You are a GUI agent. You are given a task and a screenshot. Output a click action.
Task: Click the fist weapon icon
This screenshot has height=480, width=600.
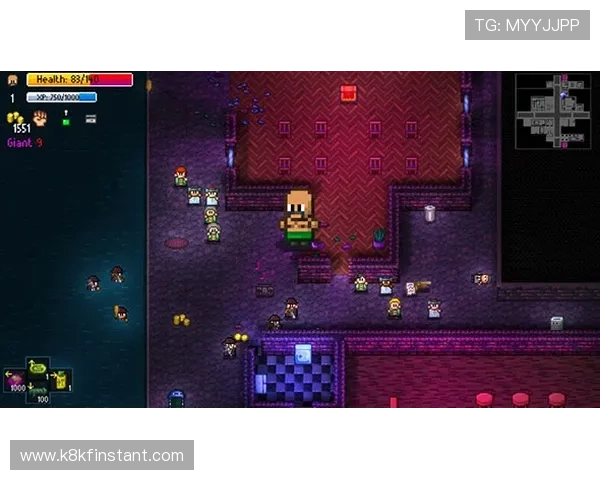point(40,118)
